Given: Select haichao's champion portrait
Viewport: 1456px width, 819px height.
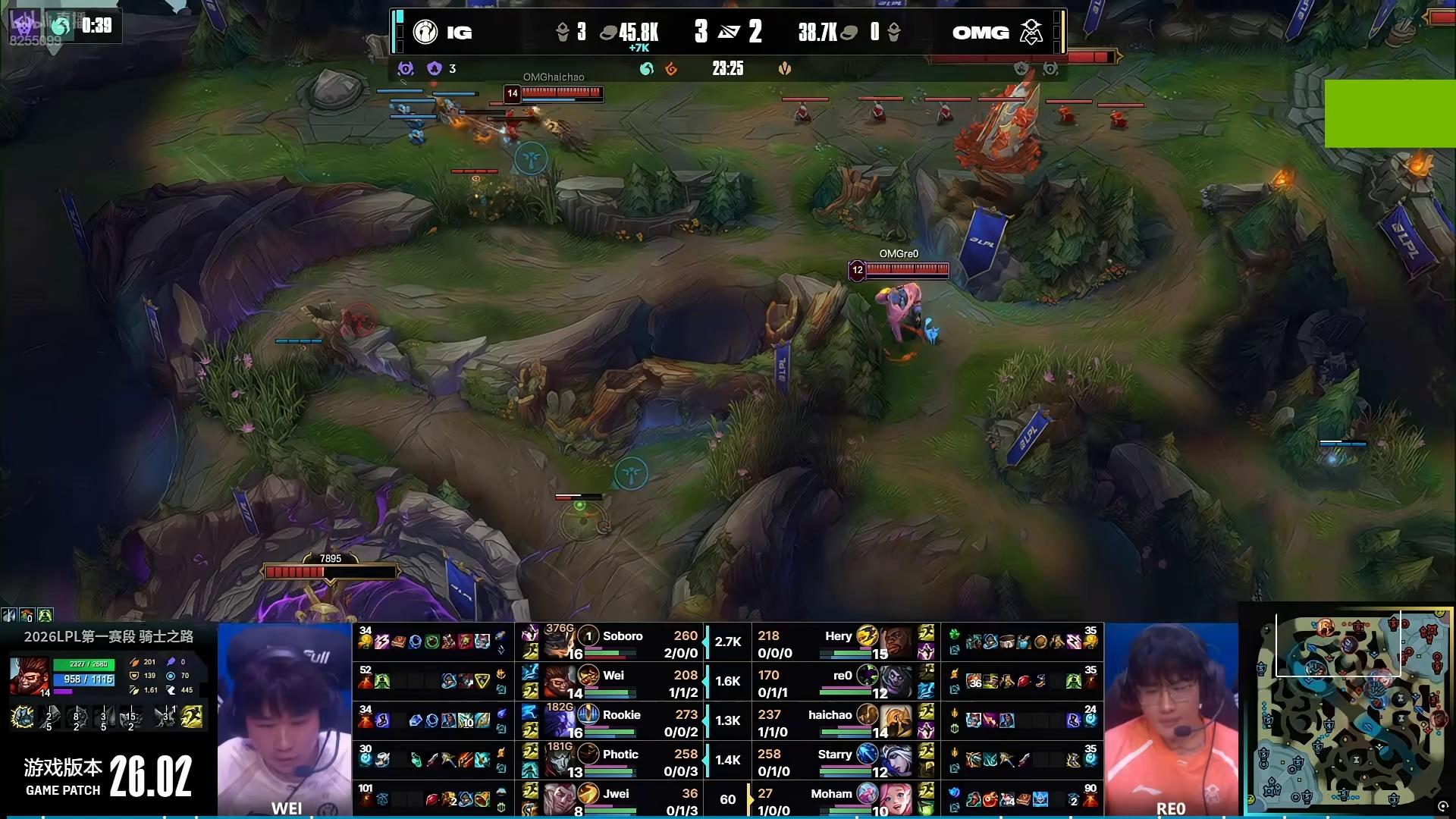Looking at the screenshot, I should pyautogui.click(x=896, y=721).
